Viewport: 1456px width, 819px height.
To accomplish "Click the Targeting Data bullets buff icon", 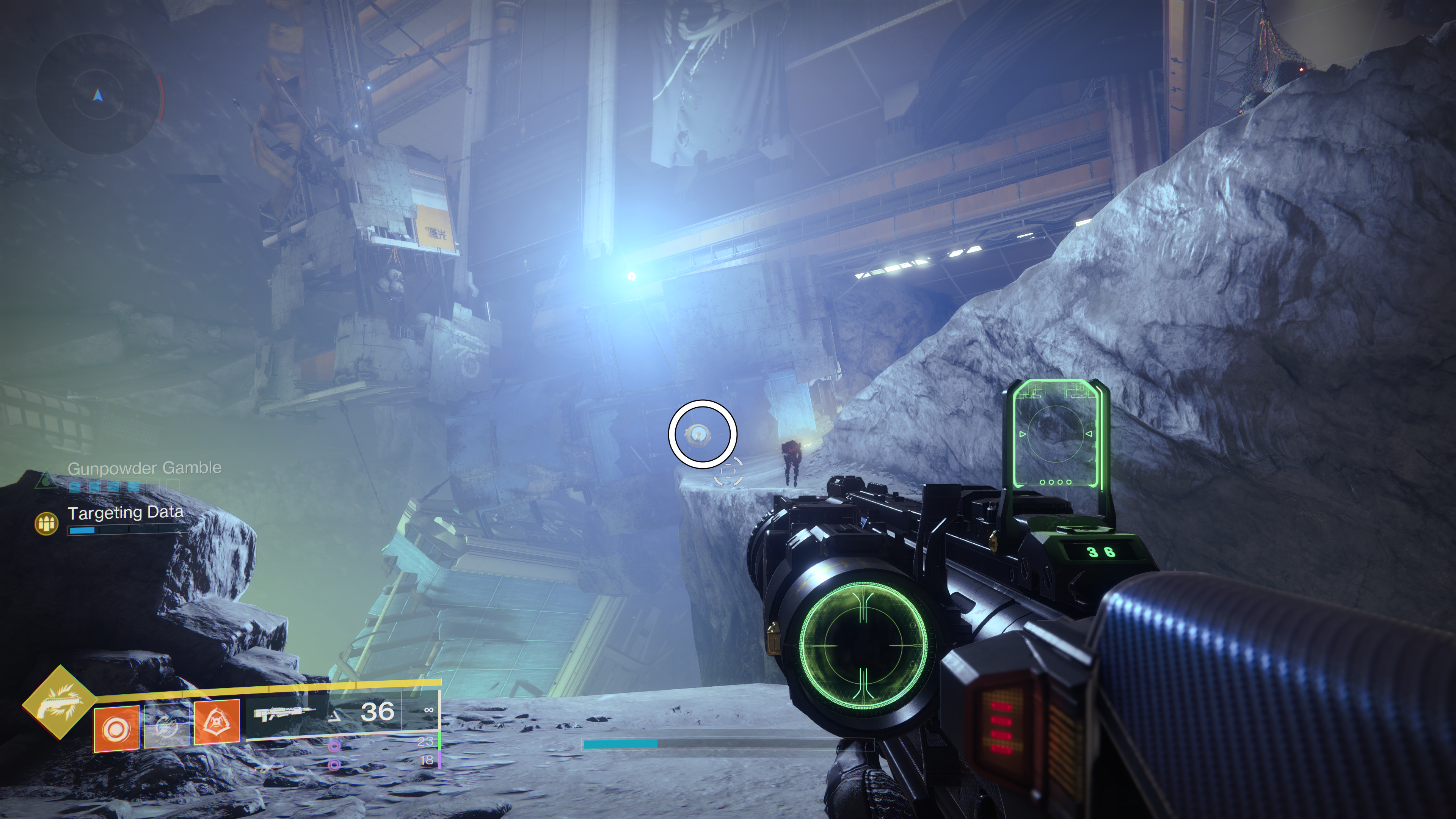I will [x=47, y=523].
